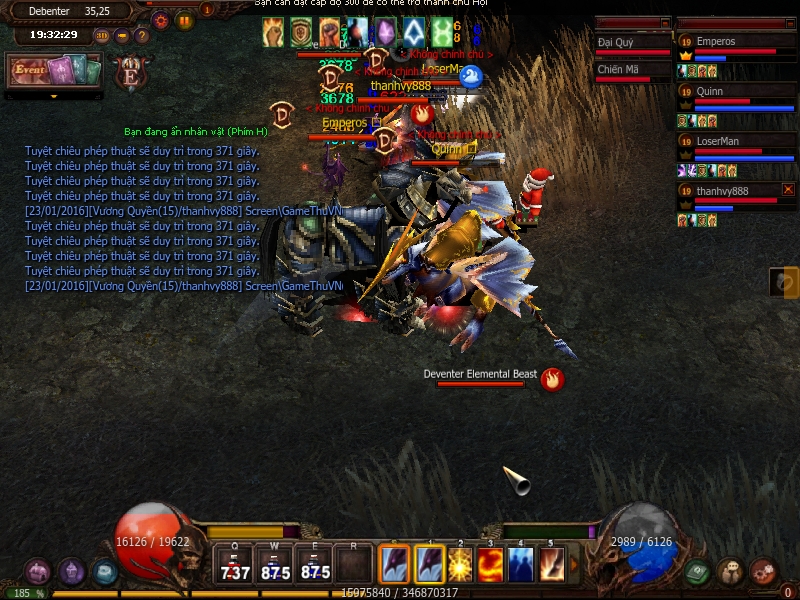800x600 pixels.
Task: Open the gear settings button
Action: coord(160,19)
